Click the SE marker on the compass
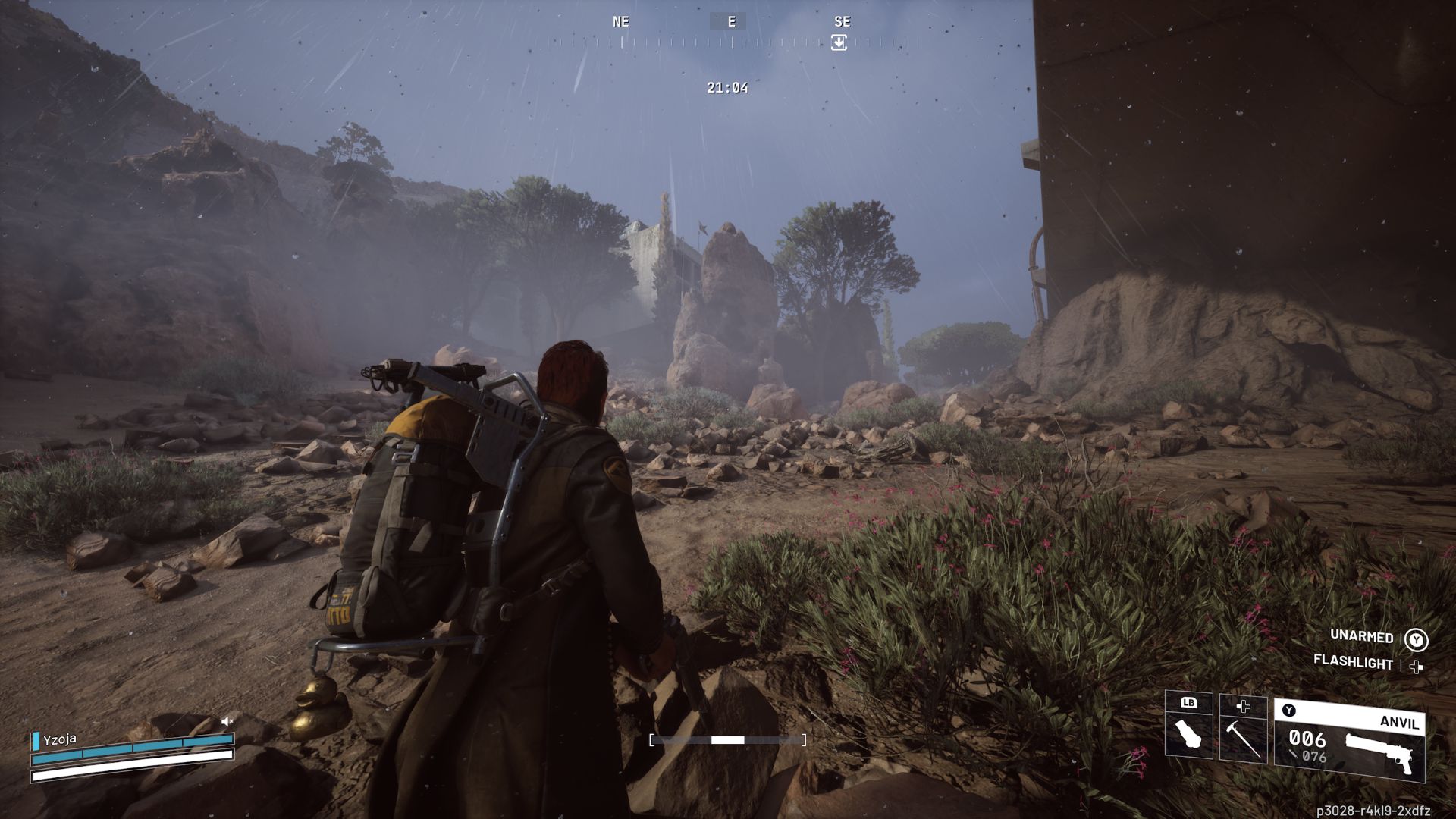 [842, 21]
